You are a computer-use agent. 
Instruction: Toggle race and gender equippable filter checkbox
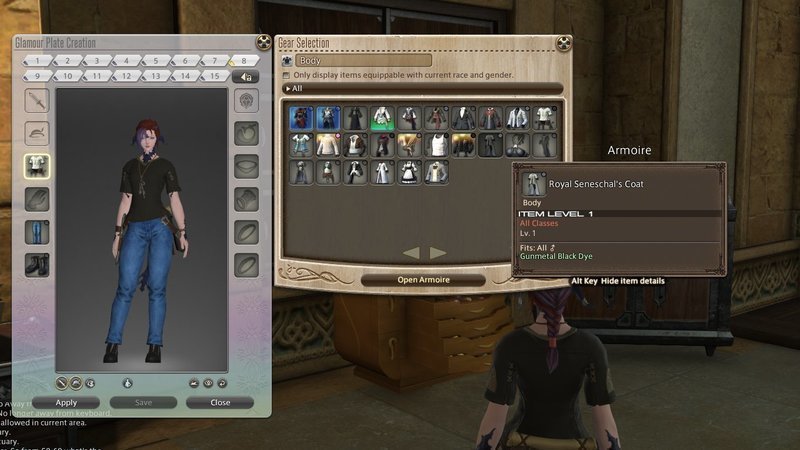[287, 75]
